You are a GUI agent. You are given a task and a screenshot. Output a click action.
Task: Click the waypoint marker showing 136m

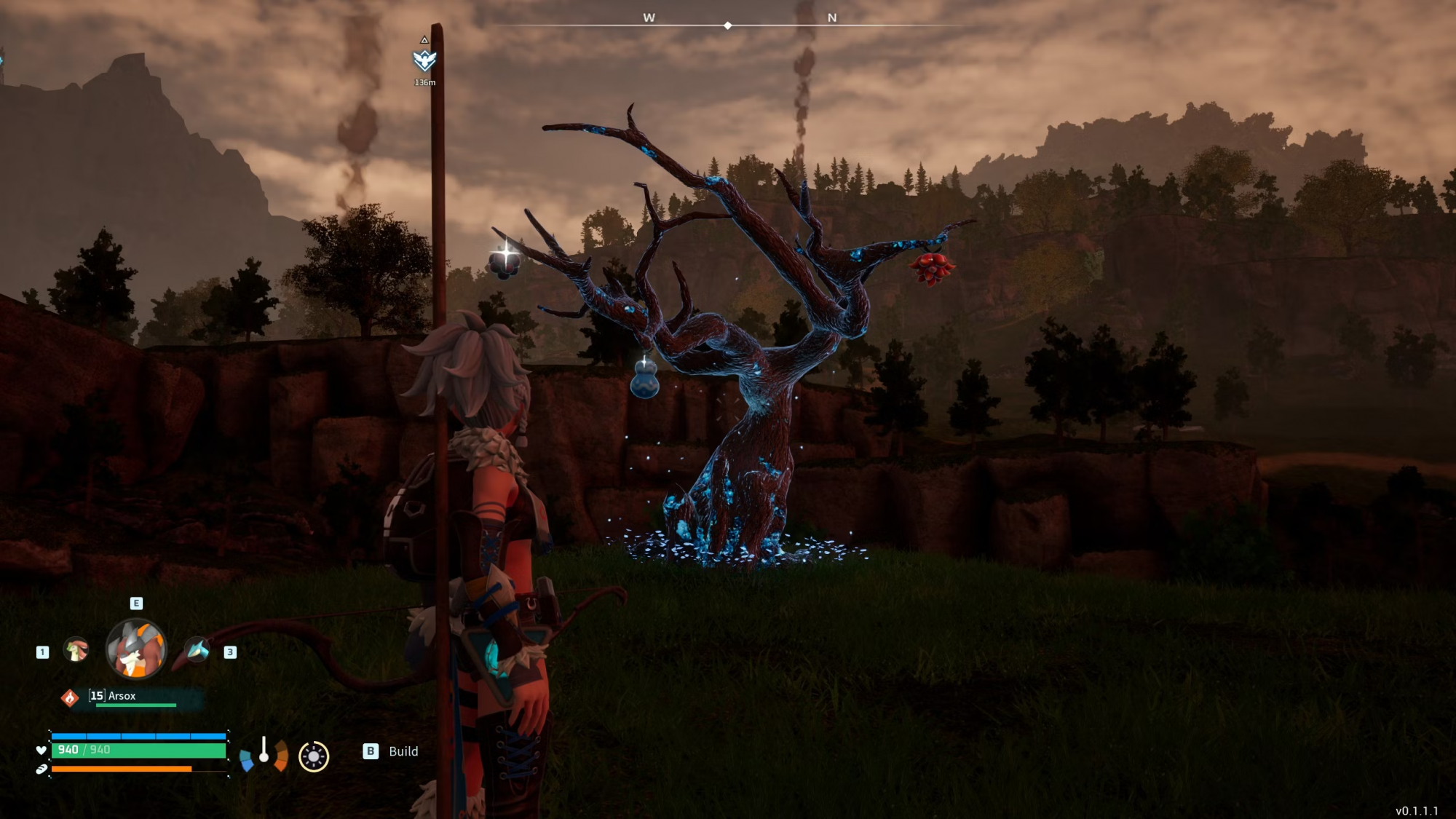[424, 60]
